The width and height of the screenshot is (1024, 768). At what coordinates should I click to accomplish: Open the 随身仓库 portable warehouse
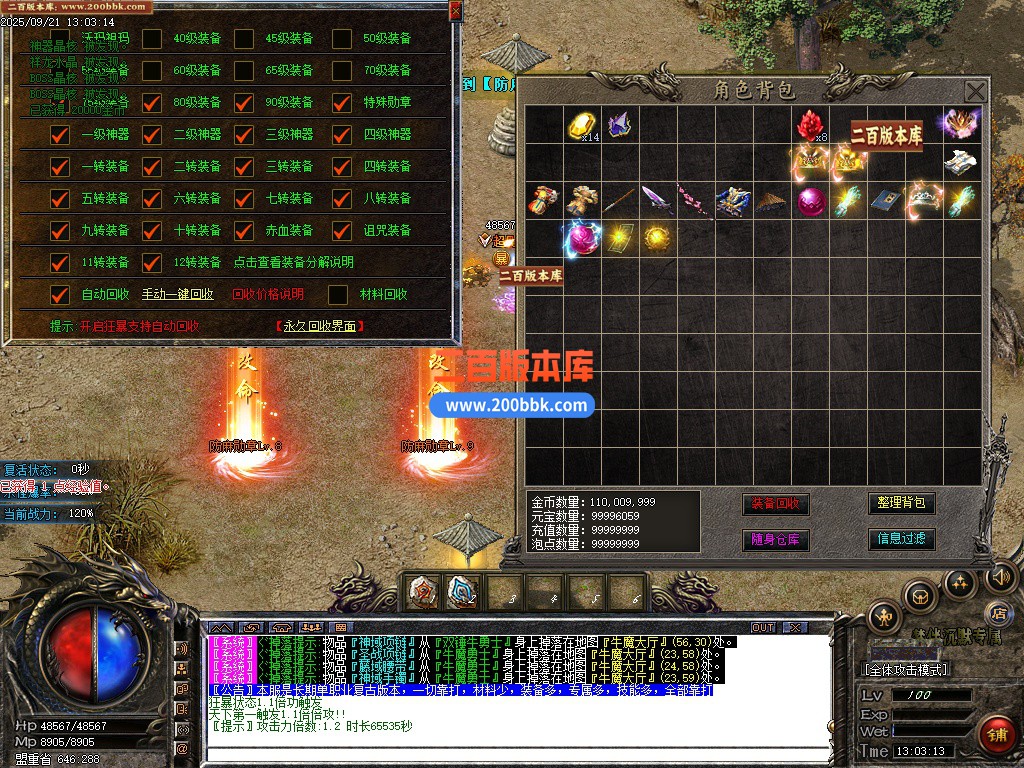tap(775, 539)
